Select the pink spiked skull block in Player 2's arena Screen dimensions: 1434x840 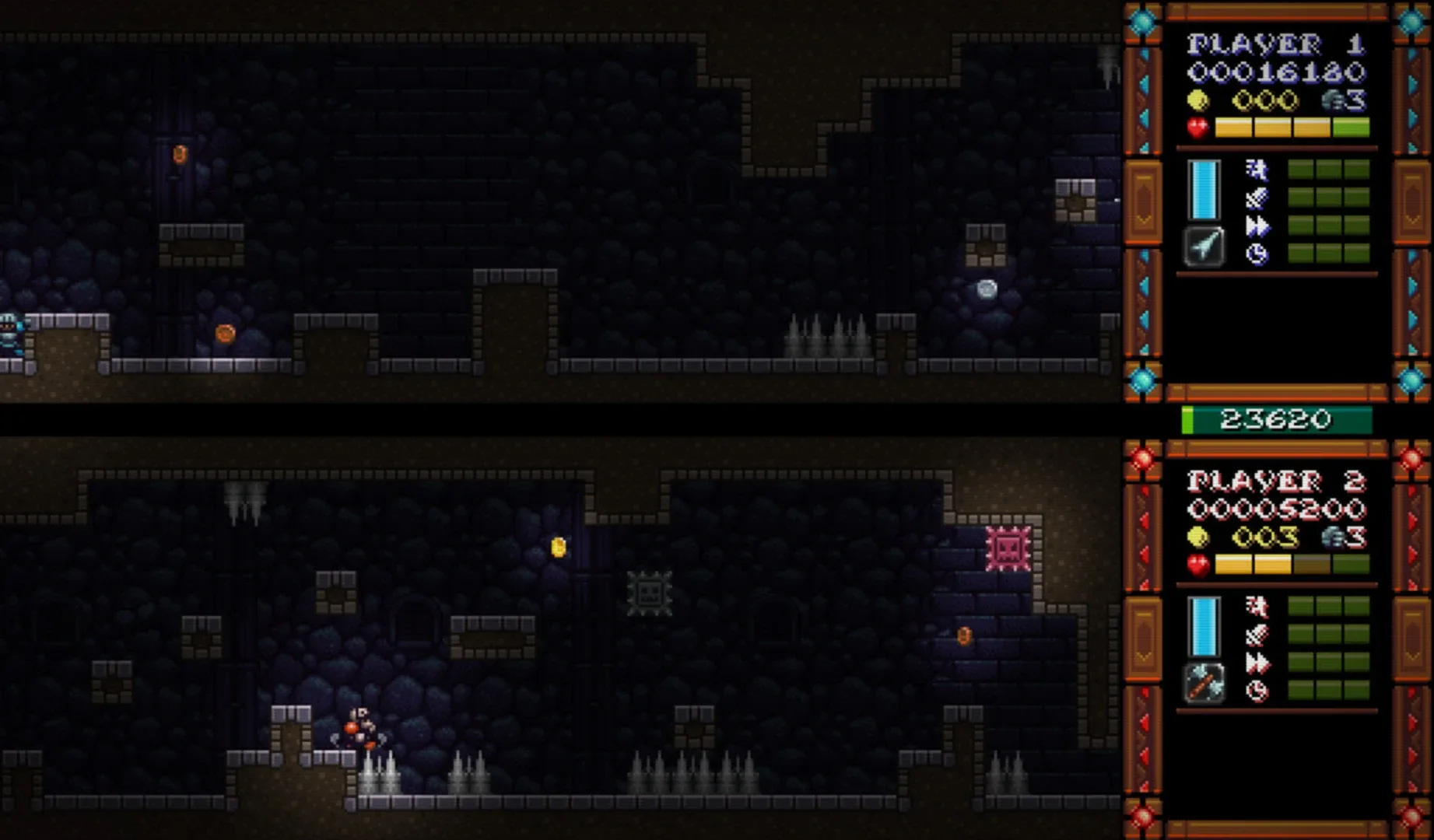pyautogui.click(x=1009, y=548)
